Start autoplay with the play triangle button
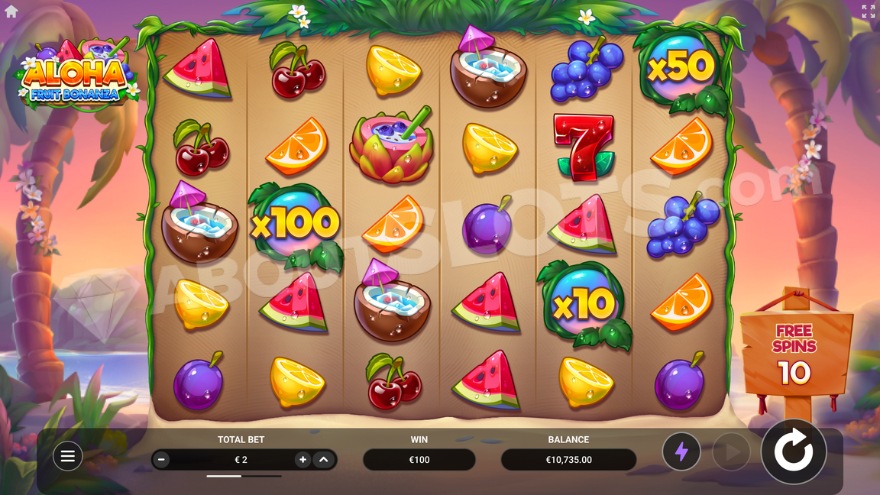Screen dimensions: 880x495 click(x=732, y=452)
